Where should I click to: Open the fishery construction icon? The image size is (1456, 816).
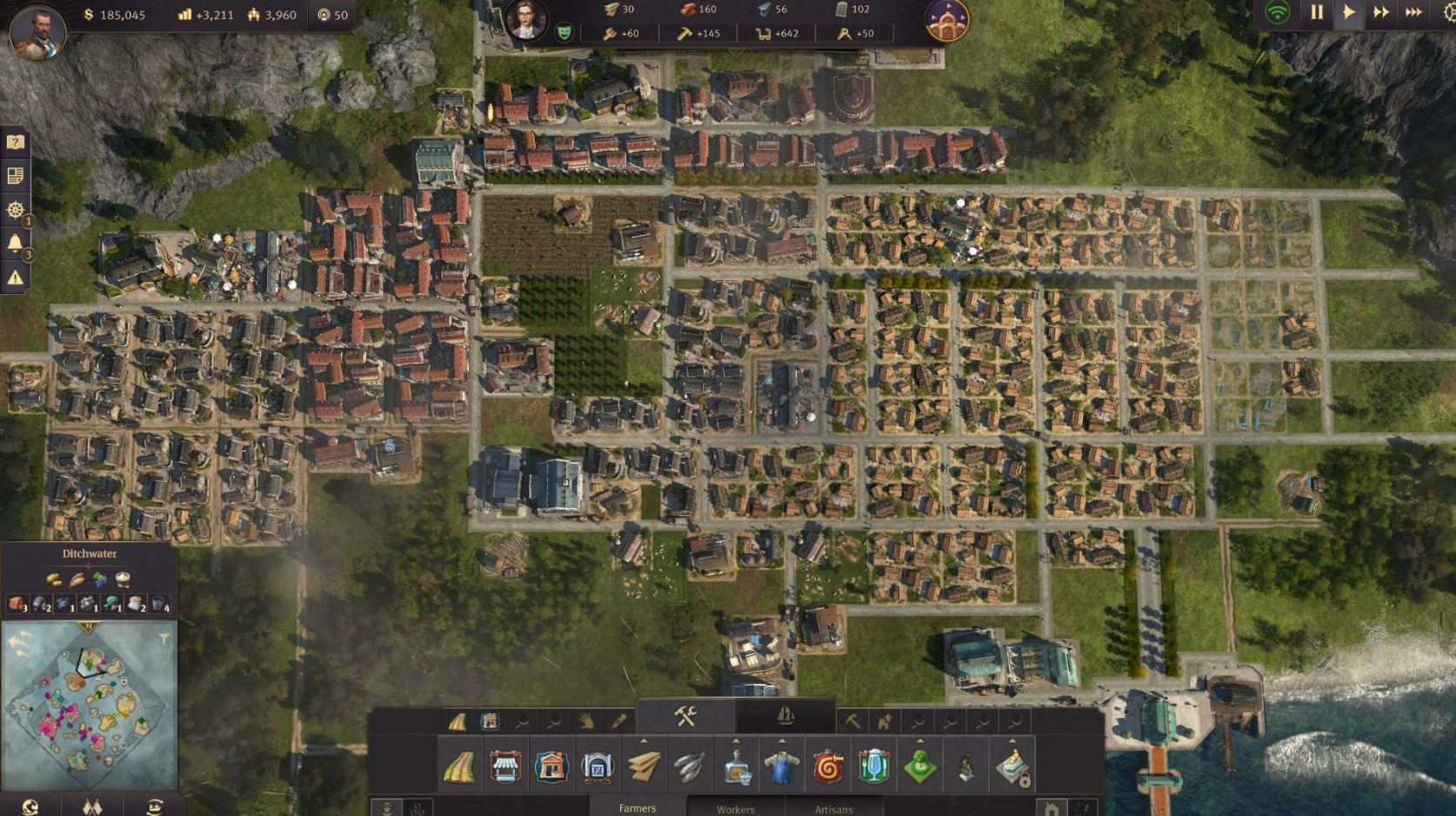point(689,766)
